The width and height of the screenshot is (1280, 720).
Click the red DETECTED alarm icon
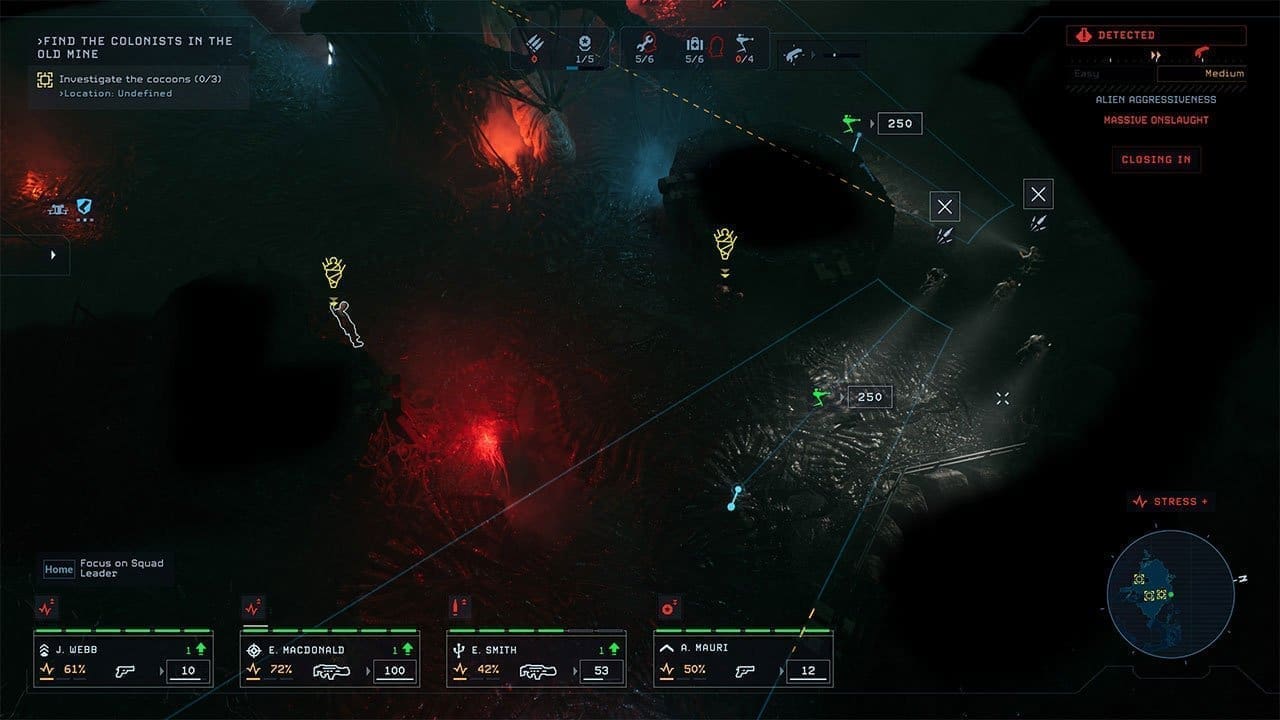(1085, 35)
